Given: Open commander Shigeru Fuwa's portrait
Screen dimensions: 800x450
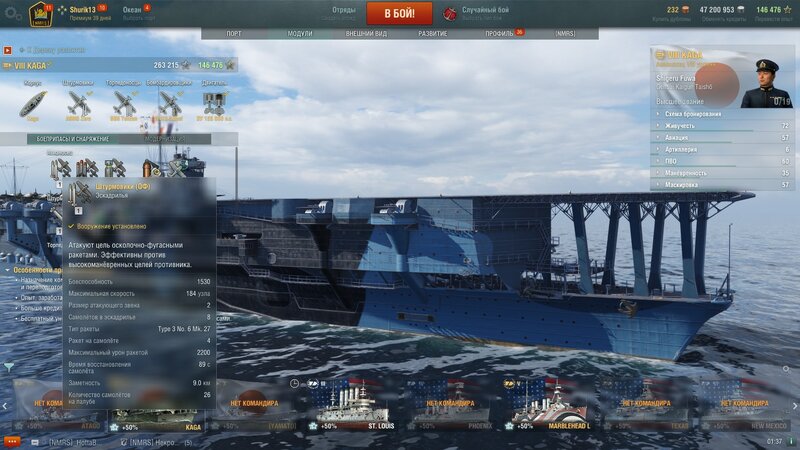Looking at the screenshot, I should 766,82.
